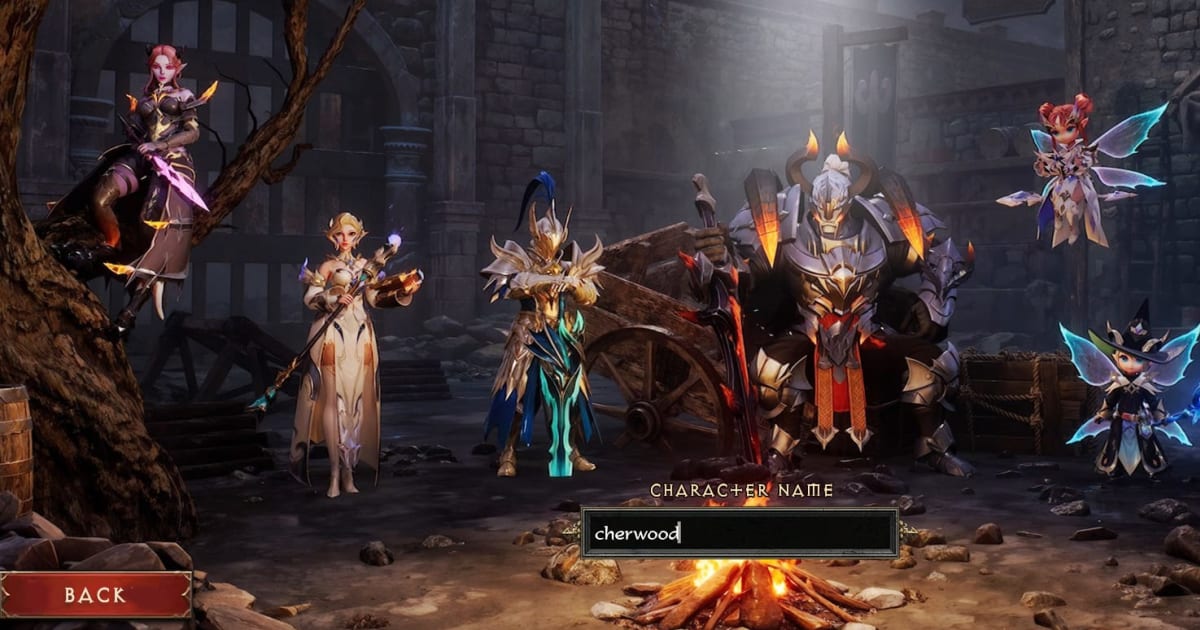Click the red BACK button
Image resolution: width=1200 pixels, height=630 pixels.
(95, 595)
